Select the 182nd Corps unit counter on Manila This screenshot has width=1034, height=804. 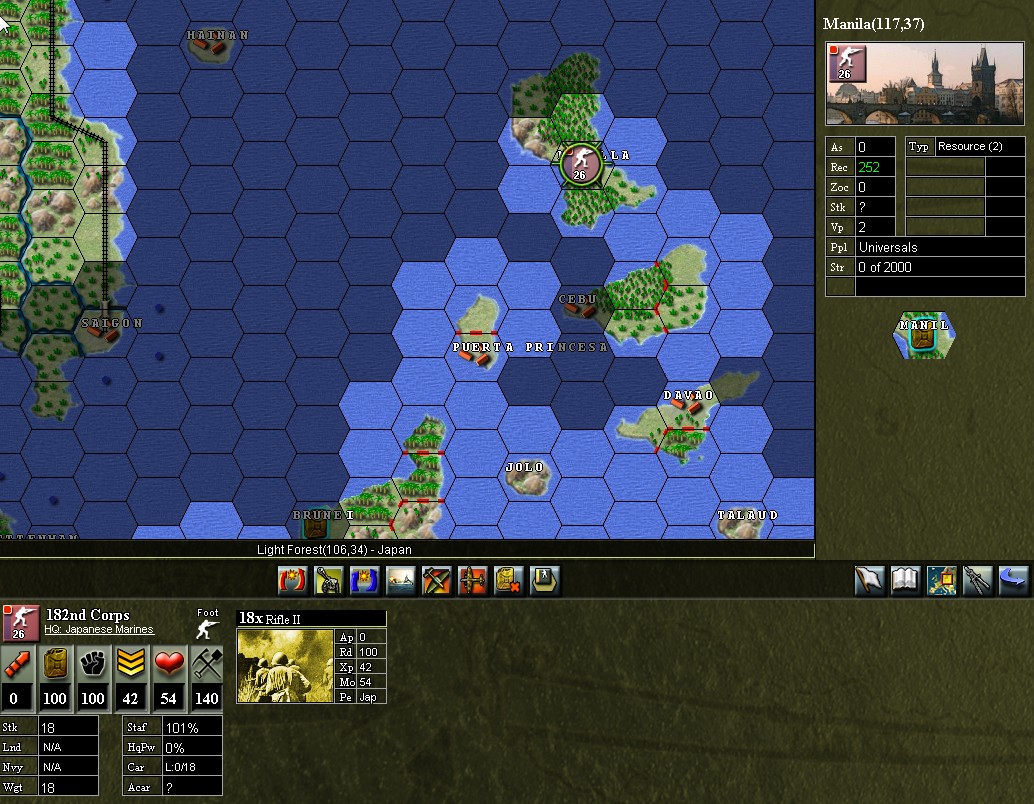click(x=580, y=163)
